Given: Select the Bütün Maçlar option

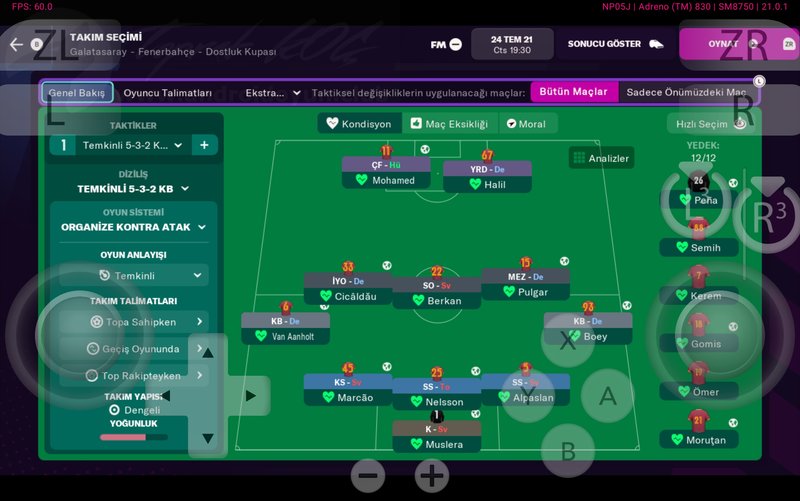Looking at the screenshot, I should pos(573,92).
